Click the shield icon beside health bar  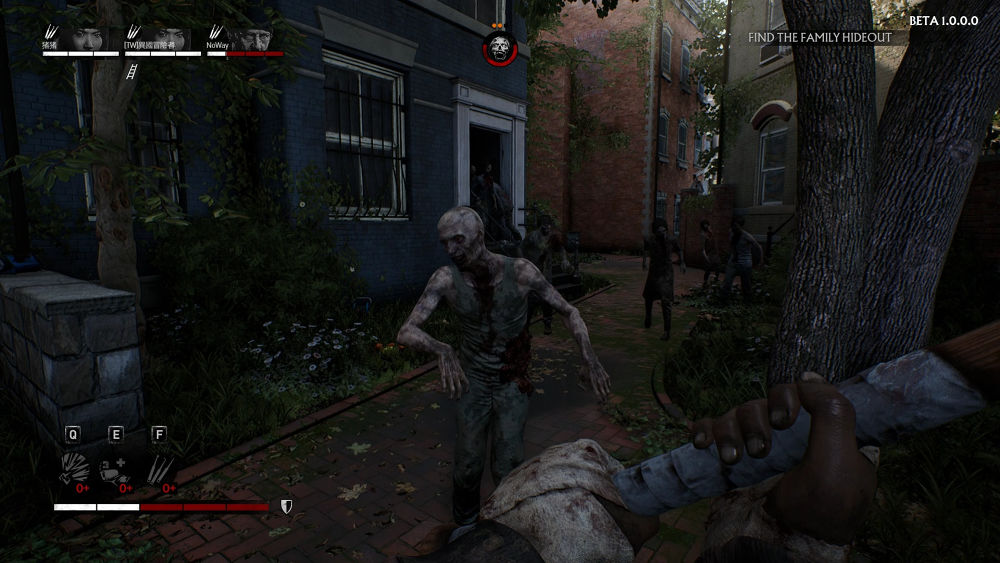coord(286,507)
